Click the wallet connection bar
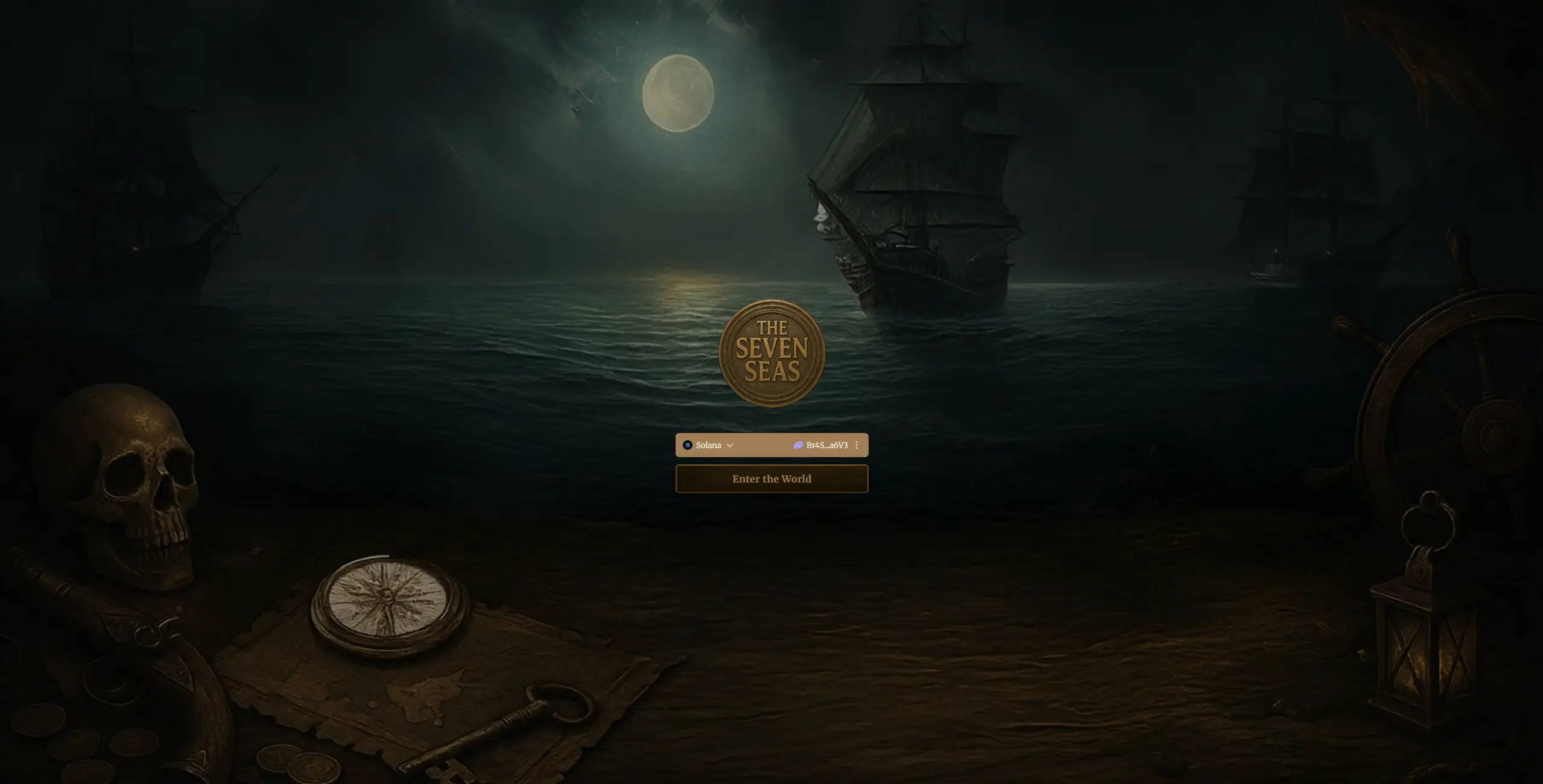The height and width of the screenshot is (784, 1543). (x=771, y=445)
